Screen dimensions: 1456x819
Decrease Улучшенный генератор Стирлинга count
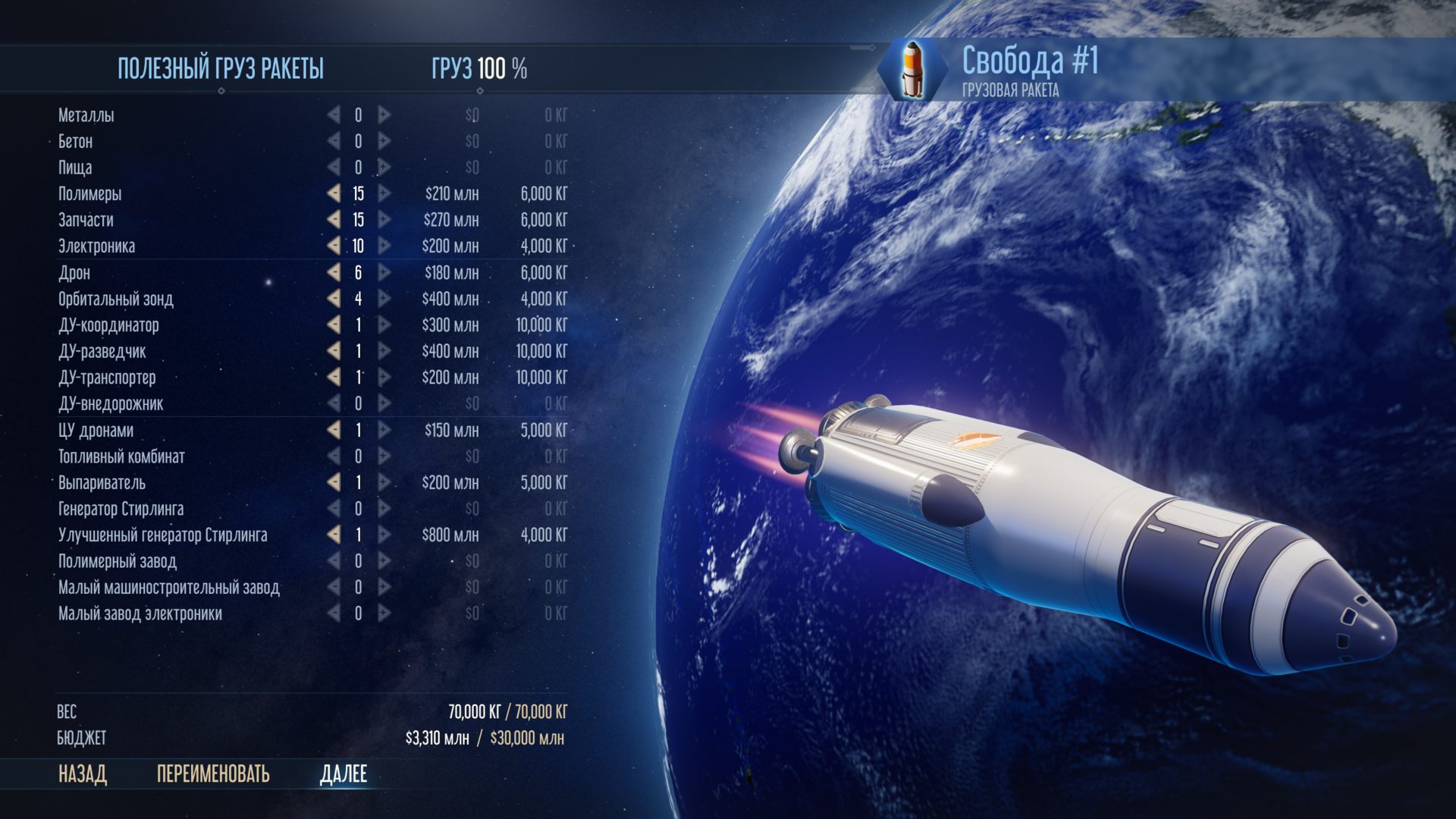334,535
